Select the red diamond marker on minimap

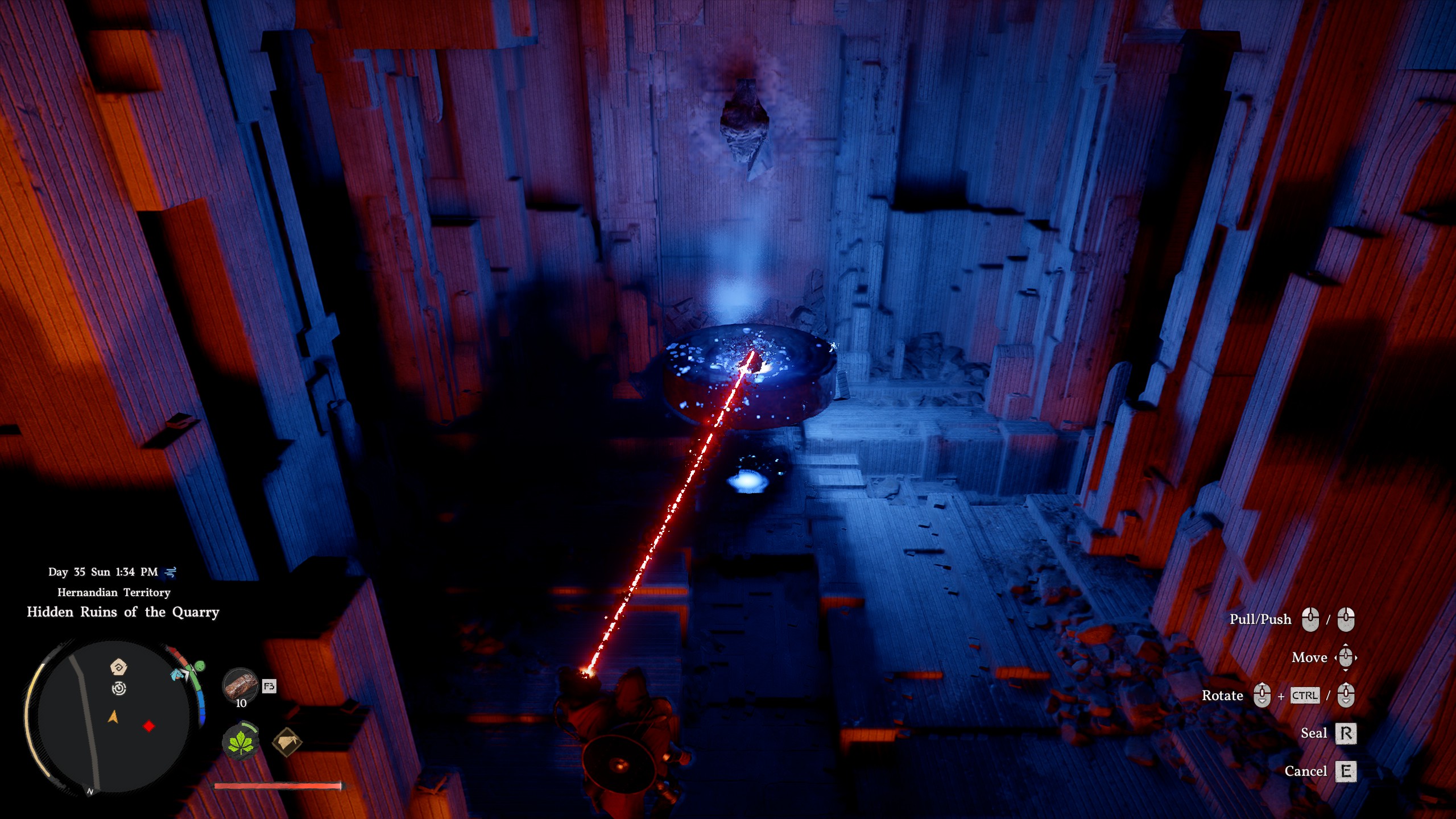click(x=149, y=726)
